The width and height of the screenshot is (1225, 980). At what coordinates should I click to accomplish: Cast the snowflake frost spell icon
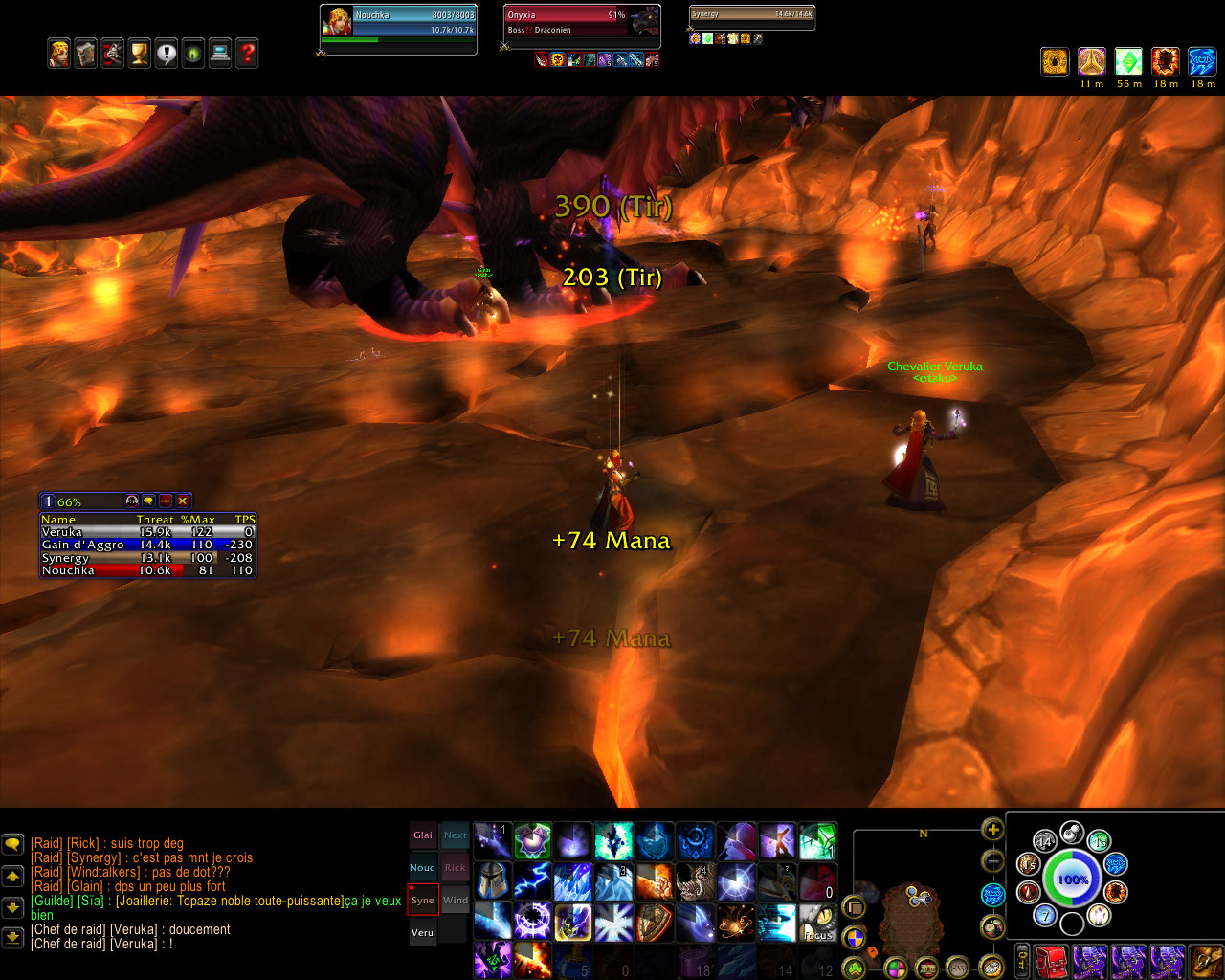[613, 923]
